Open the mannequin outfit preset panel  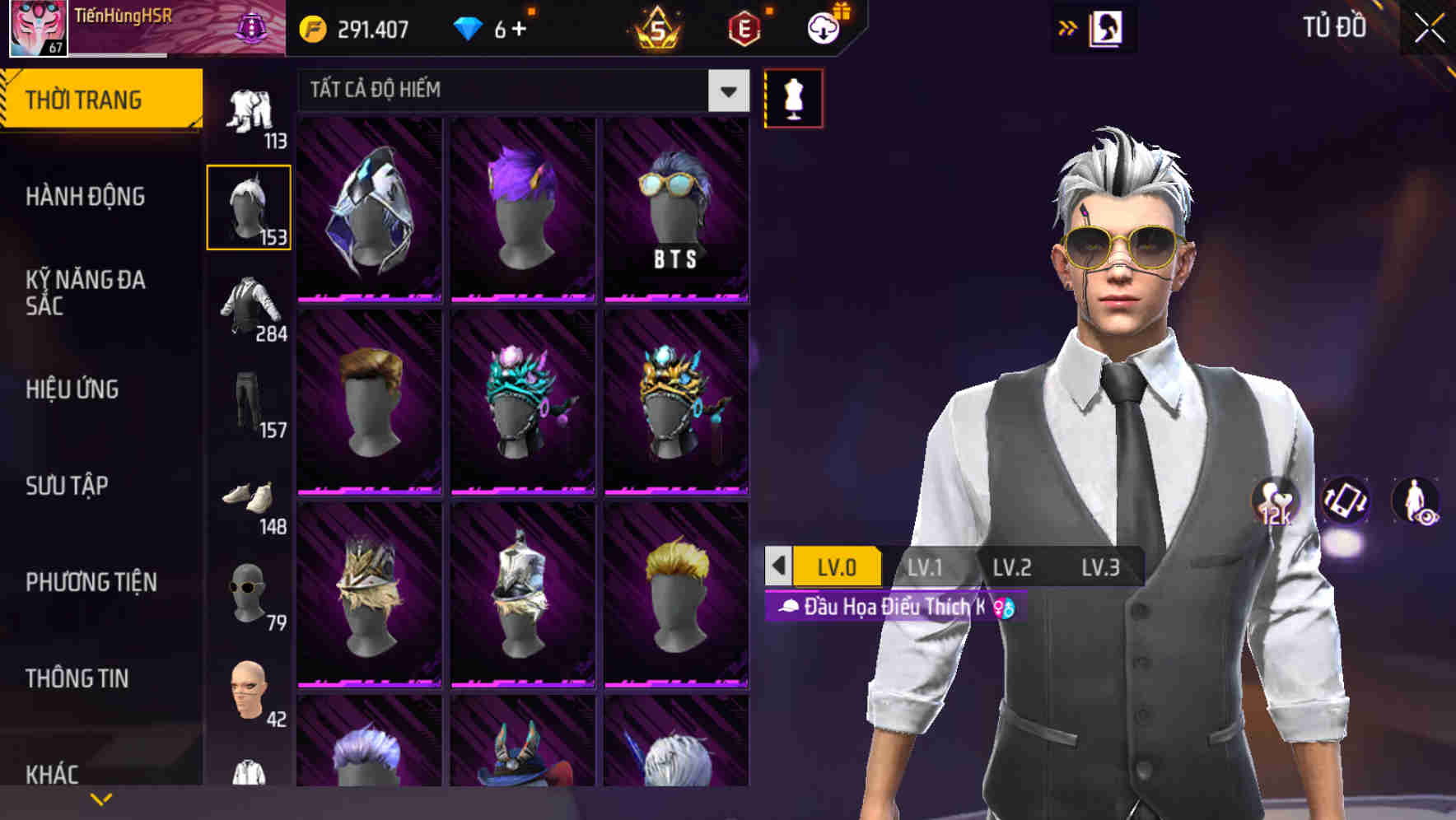[x=792, y=97]
